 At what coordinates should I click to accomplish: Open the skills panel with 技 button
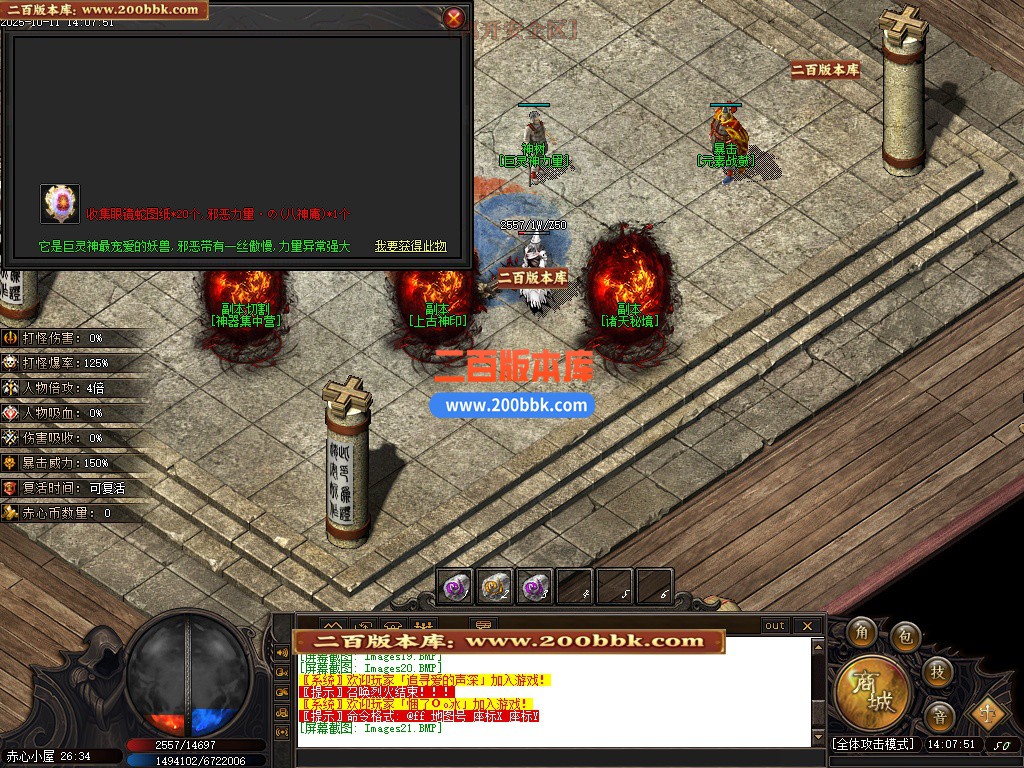tap(937, 670)
